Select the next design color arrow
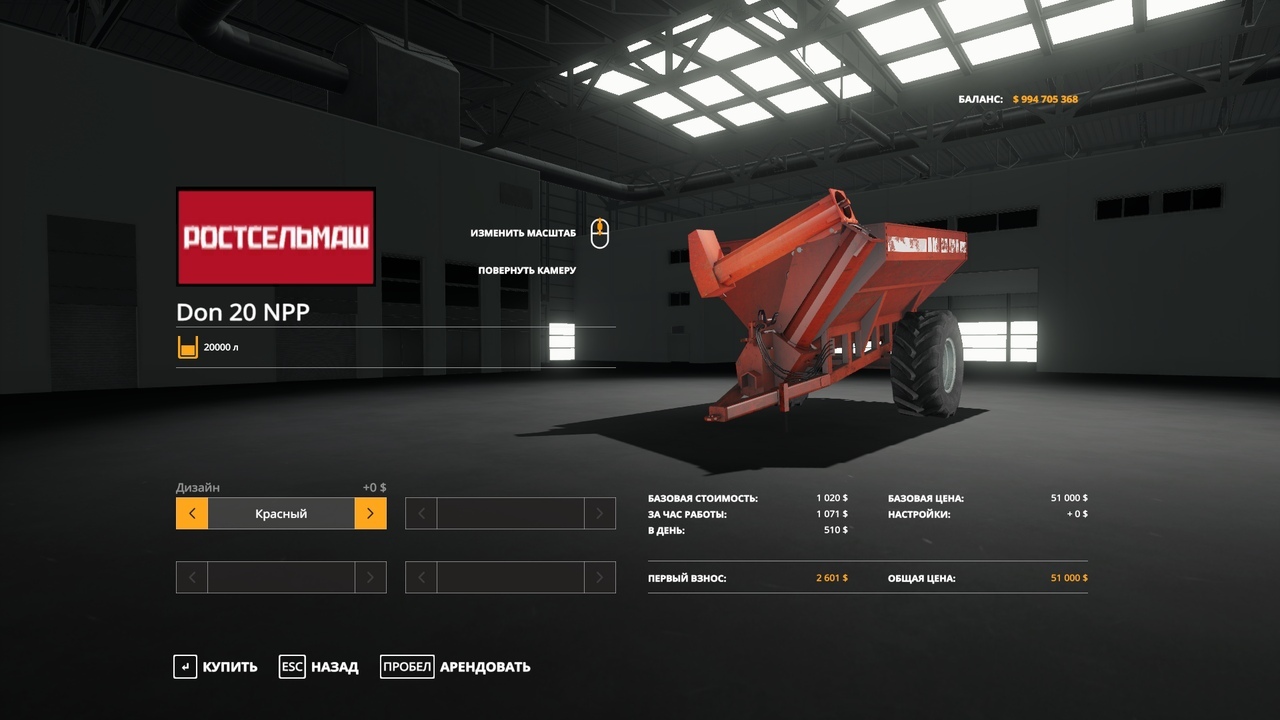This screenshot has width=1280, height=720. point(370,514)
